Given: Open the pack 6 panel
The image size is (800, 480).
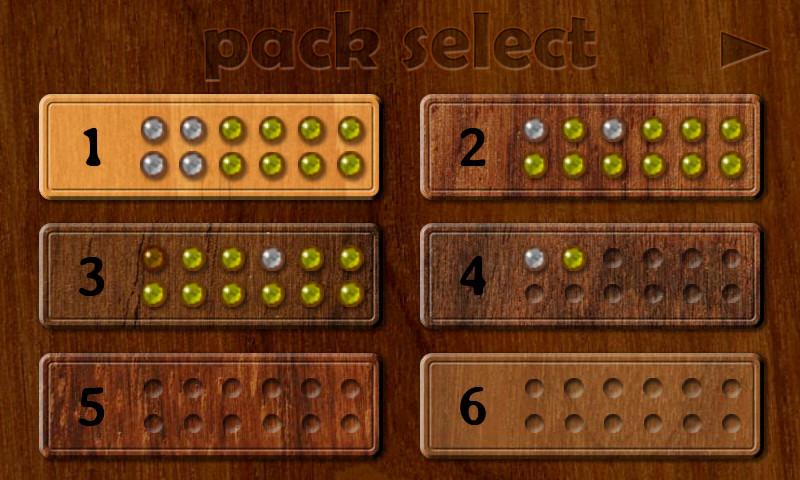Looking at the screenshot, I should [x=590, y=405].
